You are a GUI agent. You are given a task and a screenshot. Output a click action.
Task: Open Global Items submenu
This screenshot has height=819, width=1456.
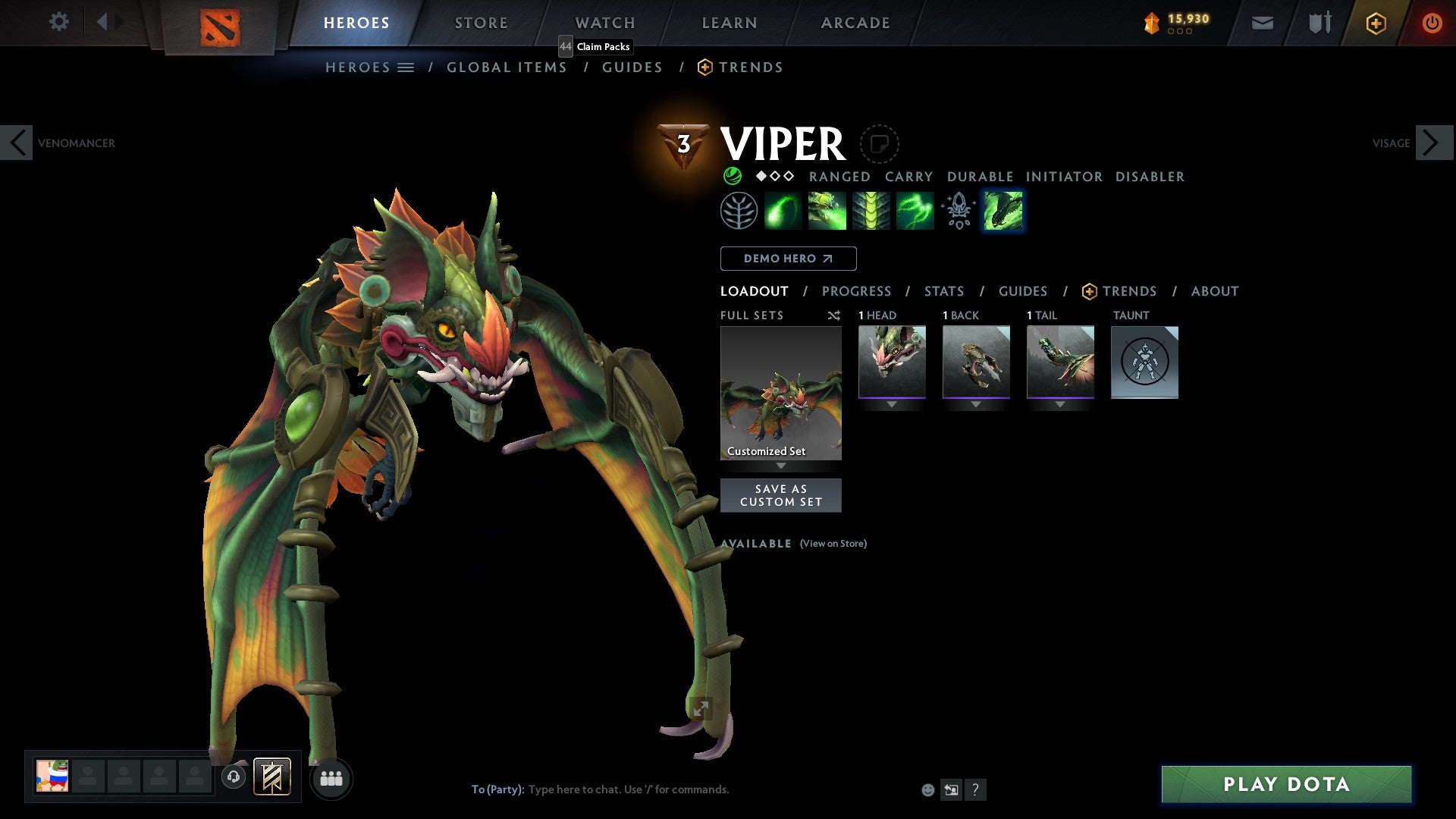pyautogui.click(x=507, y=67)
